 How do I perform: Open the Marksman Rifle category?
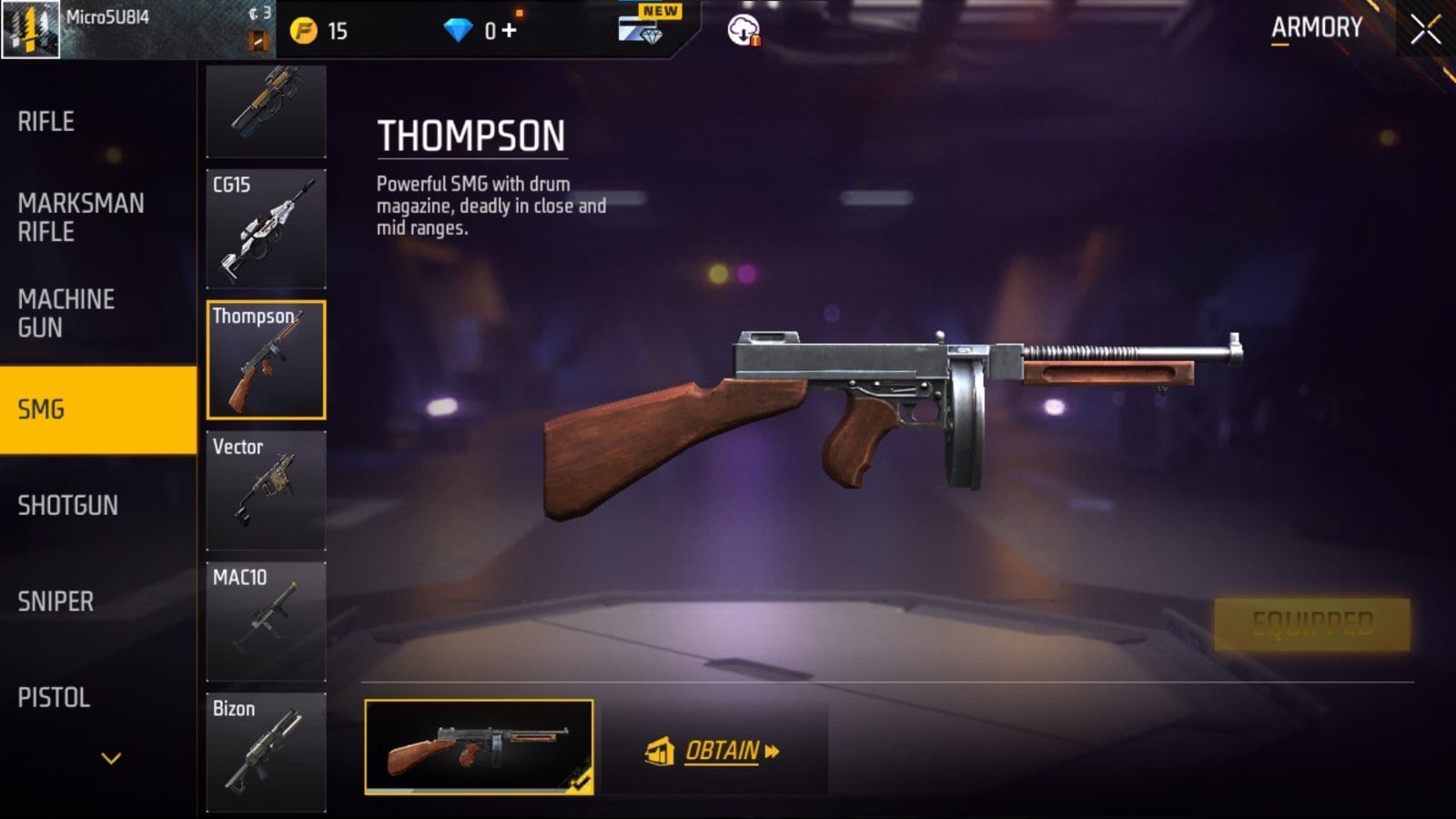point(81,217)
